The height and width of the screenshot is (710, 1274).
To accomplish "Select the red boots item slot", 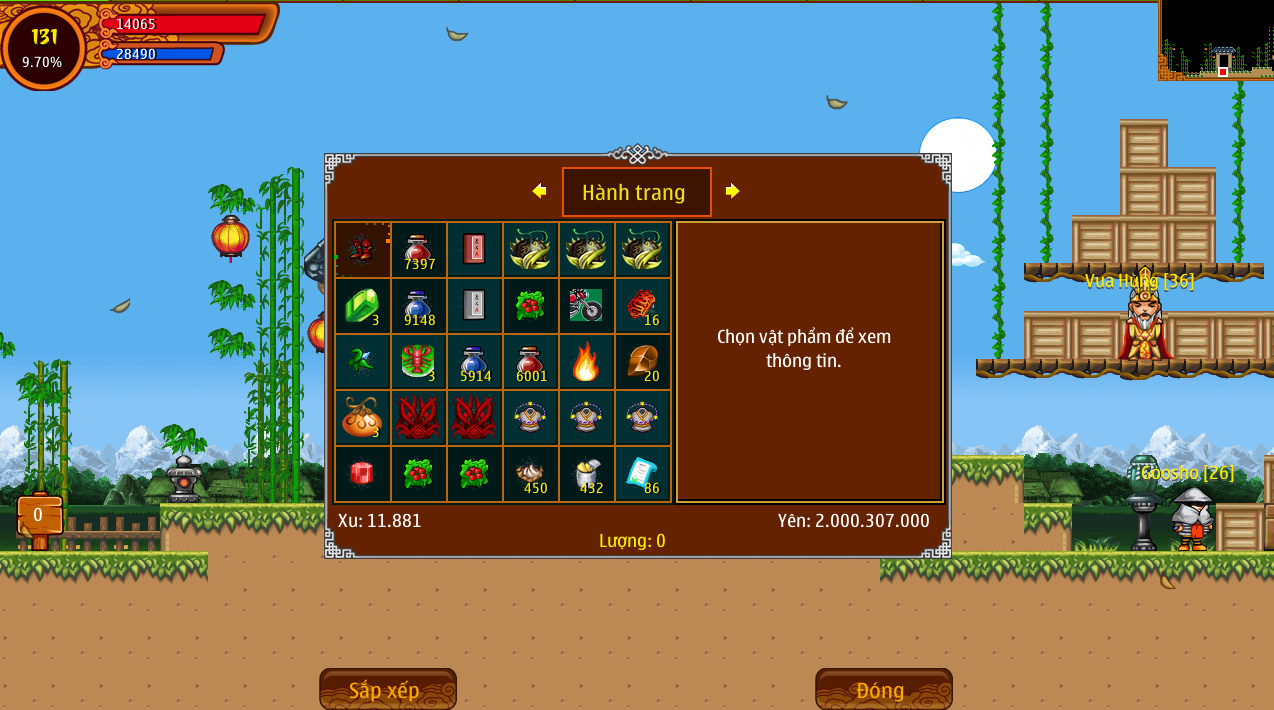I will point(362,250).
